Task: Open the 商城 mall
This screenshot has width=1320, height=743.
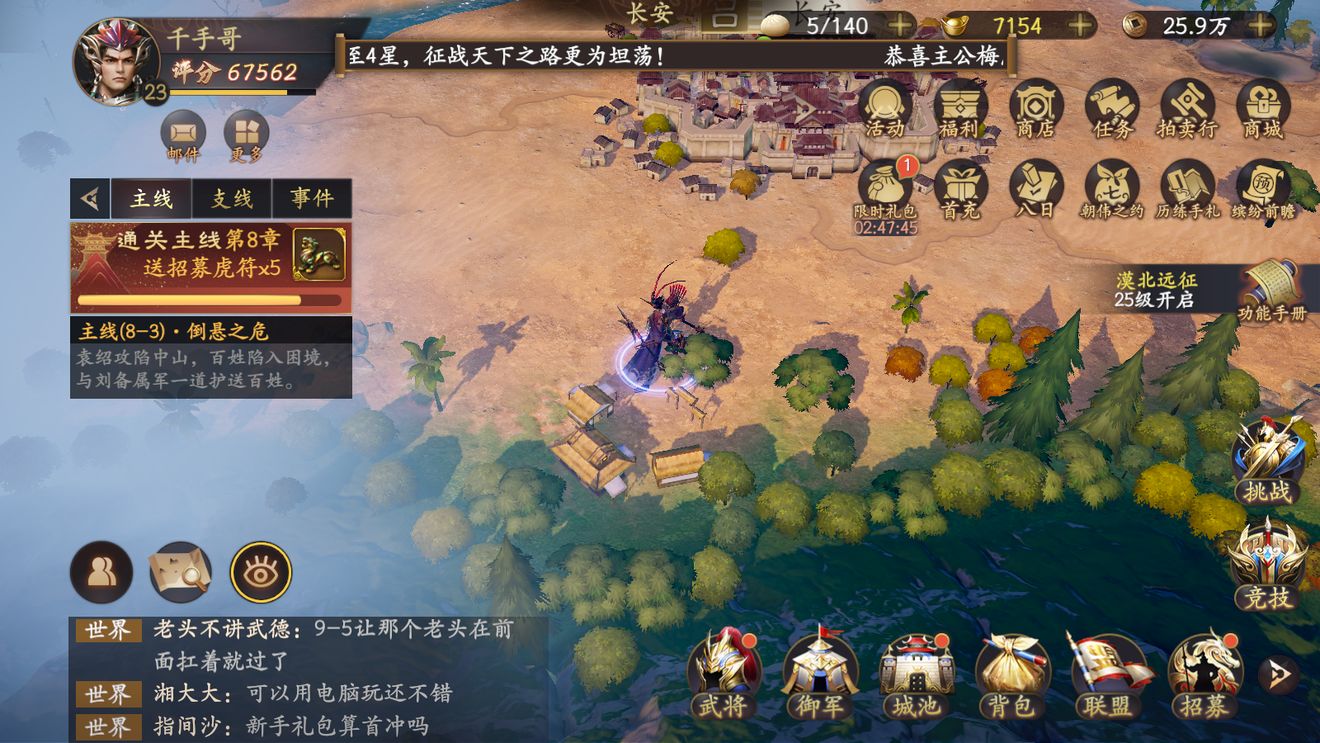Action: tap(1261, 110)
